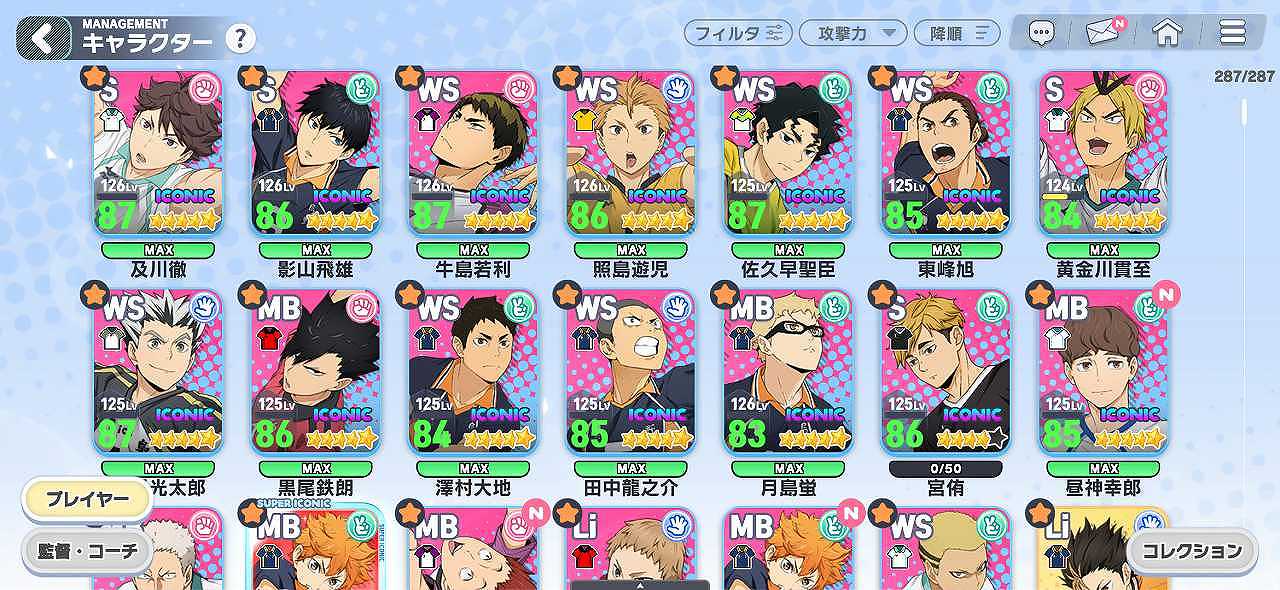Open the help question mark icon
This screenshot has width=1280, height=590.
[x=240, y=40]
